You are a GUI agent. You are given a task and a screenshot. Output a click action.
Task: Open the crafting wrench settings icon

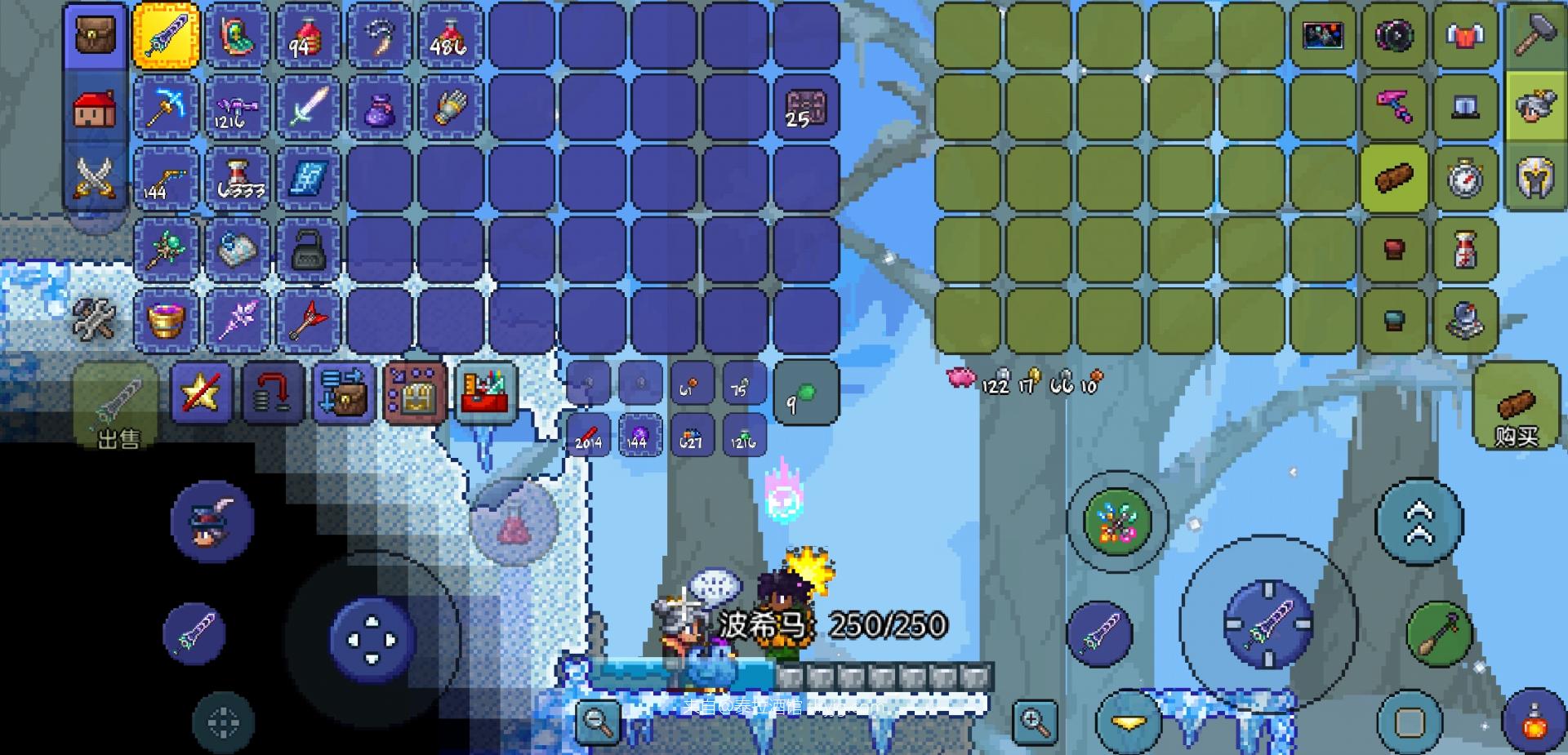coord(95,318)
